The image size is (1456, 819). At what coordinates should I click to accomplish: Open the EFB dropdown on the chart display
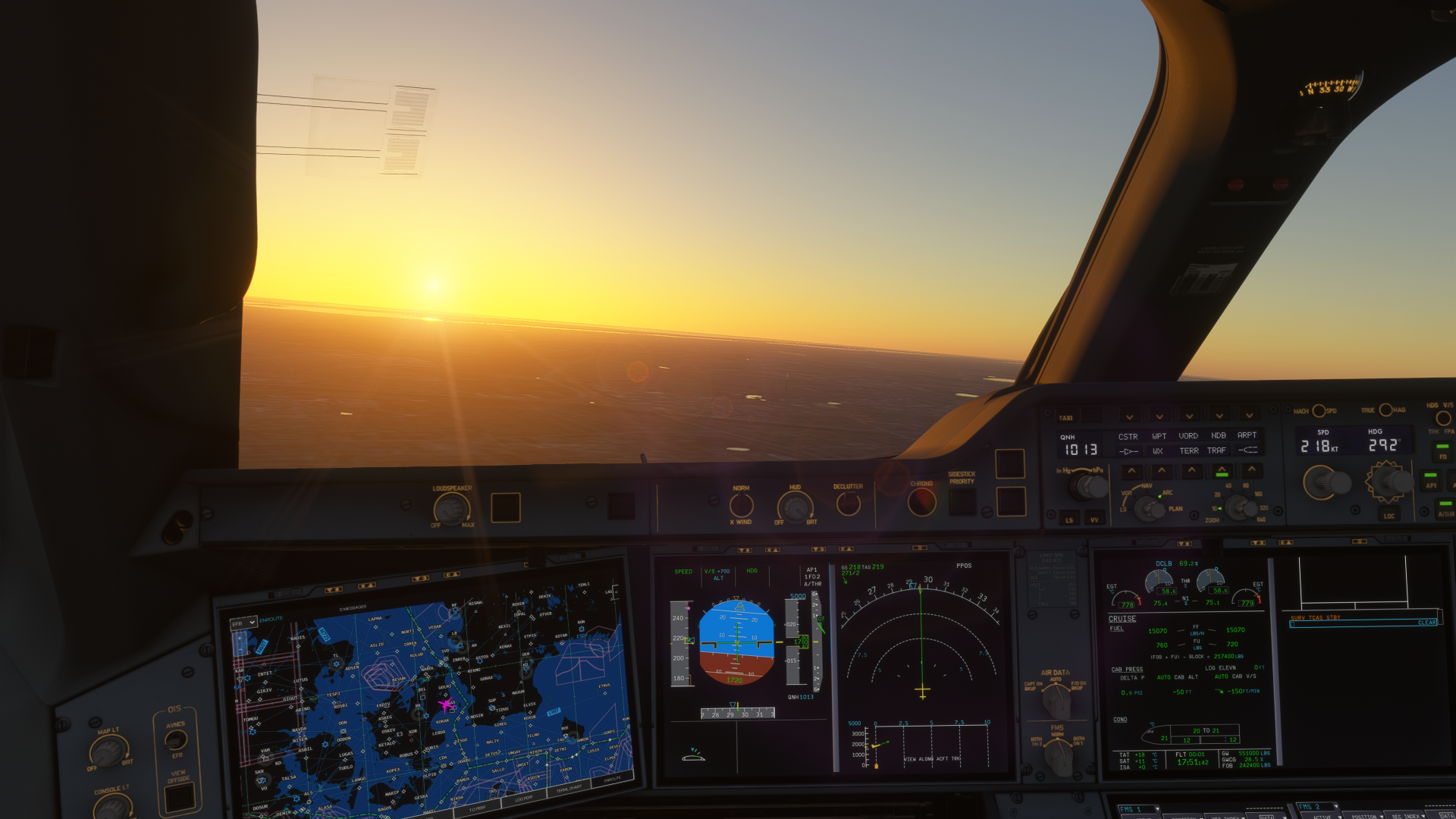pos(244,623)
